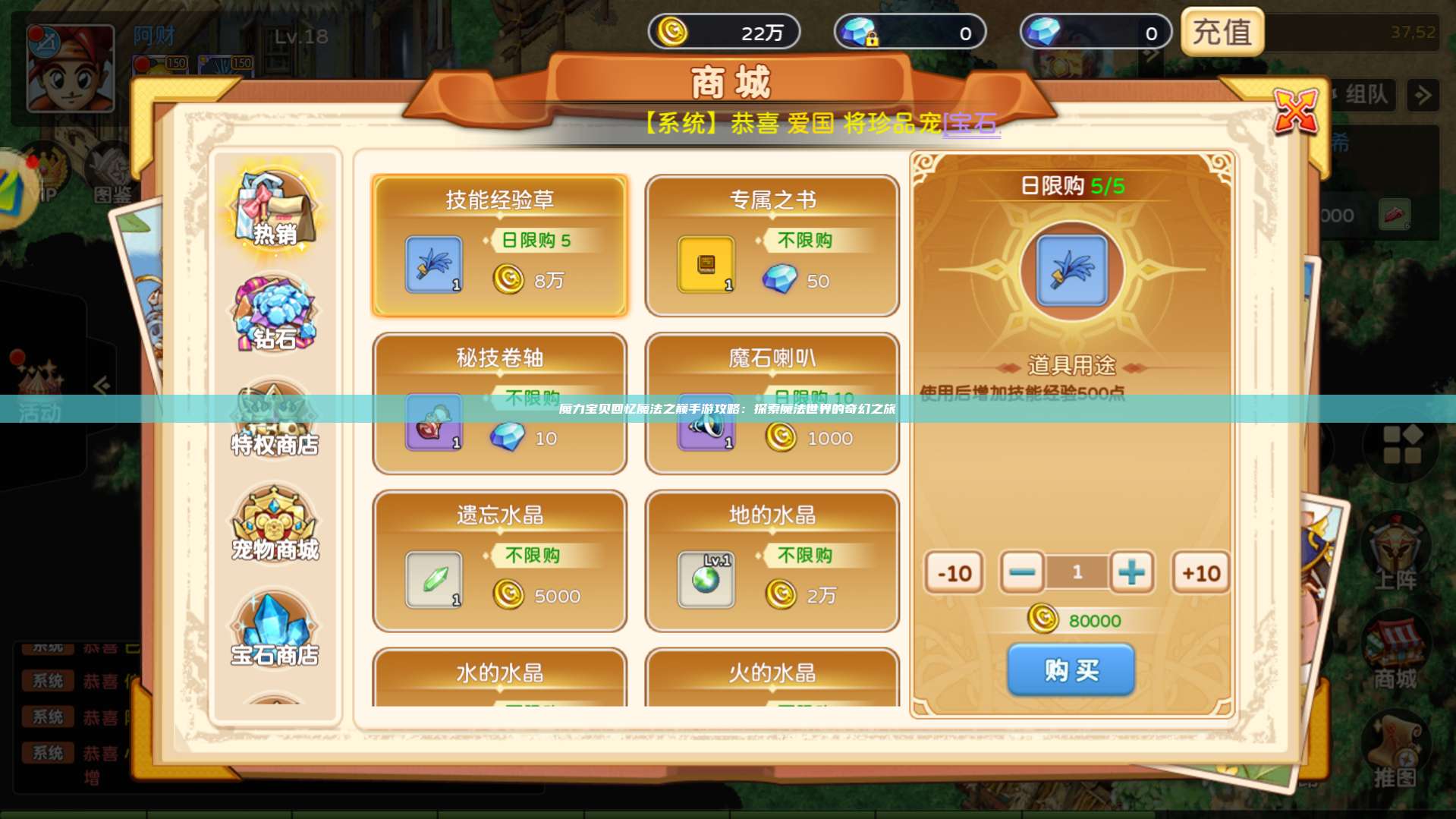Click +10 to increase purchase quantity
The image size is (1456, 819).
click(1200, 573)
